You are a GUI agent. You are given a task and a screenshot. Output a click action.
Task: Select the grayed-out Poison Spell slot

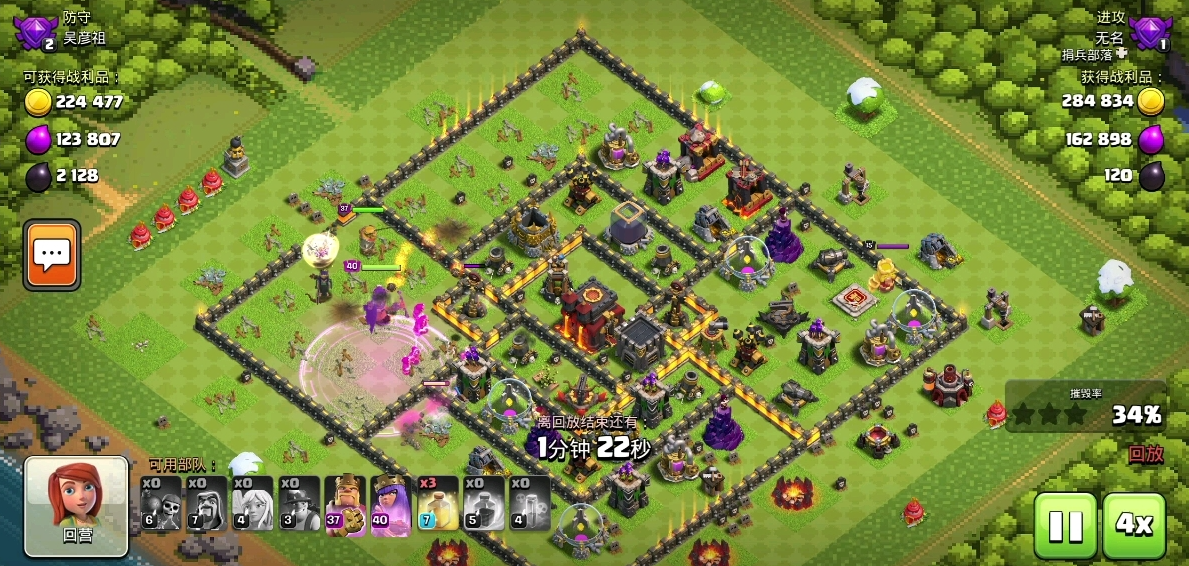(x=529, y=503)
